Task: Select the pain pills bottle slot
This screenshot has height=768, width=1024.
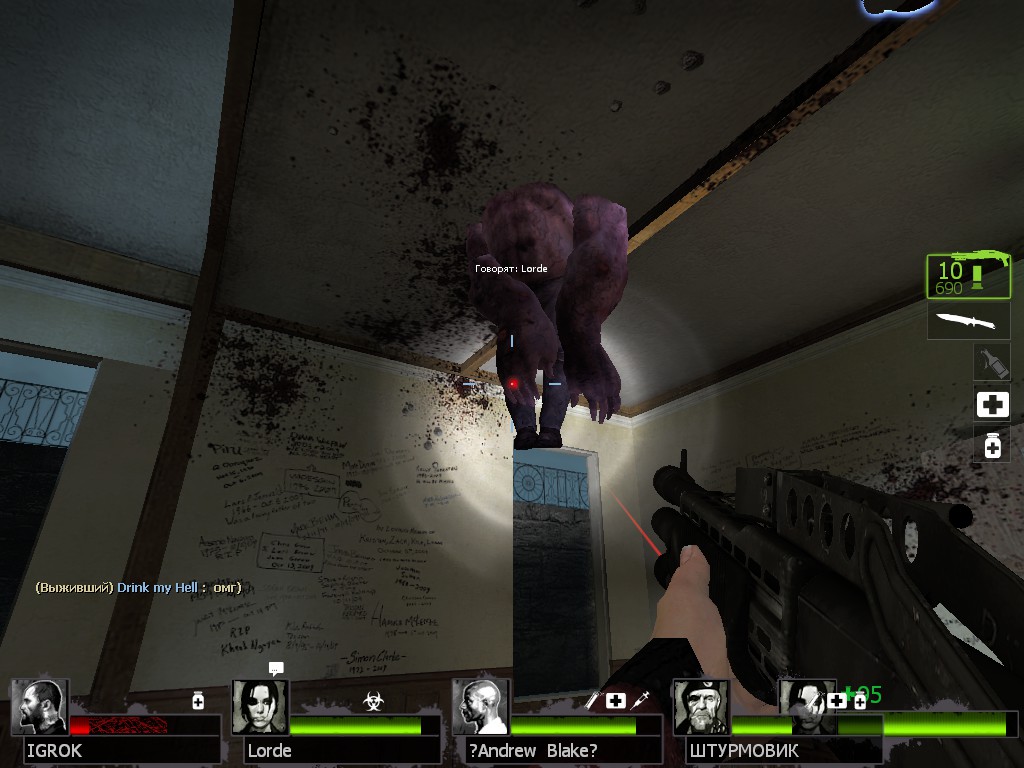Action: click(x=992, y=444)
